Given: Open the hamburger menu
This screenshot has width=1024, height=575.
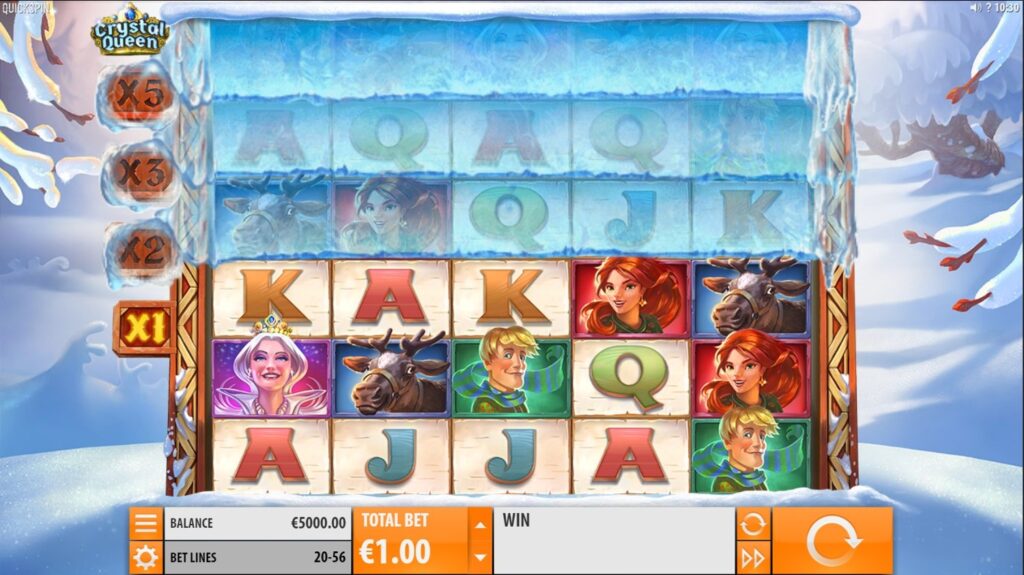Looking at the screenshot, I should click(x=146, y=523).
